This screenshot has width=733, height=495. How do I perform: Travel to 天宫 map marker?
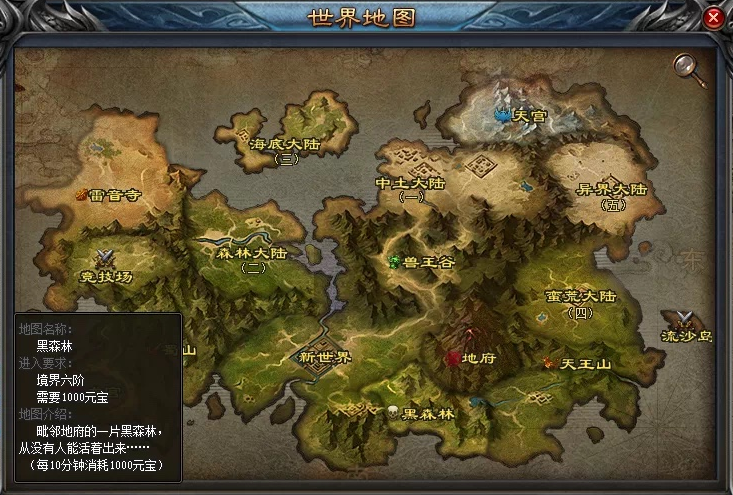522,116
